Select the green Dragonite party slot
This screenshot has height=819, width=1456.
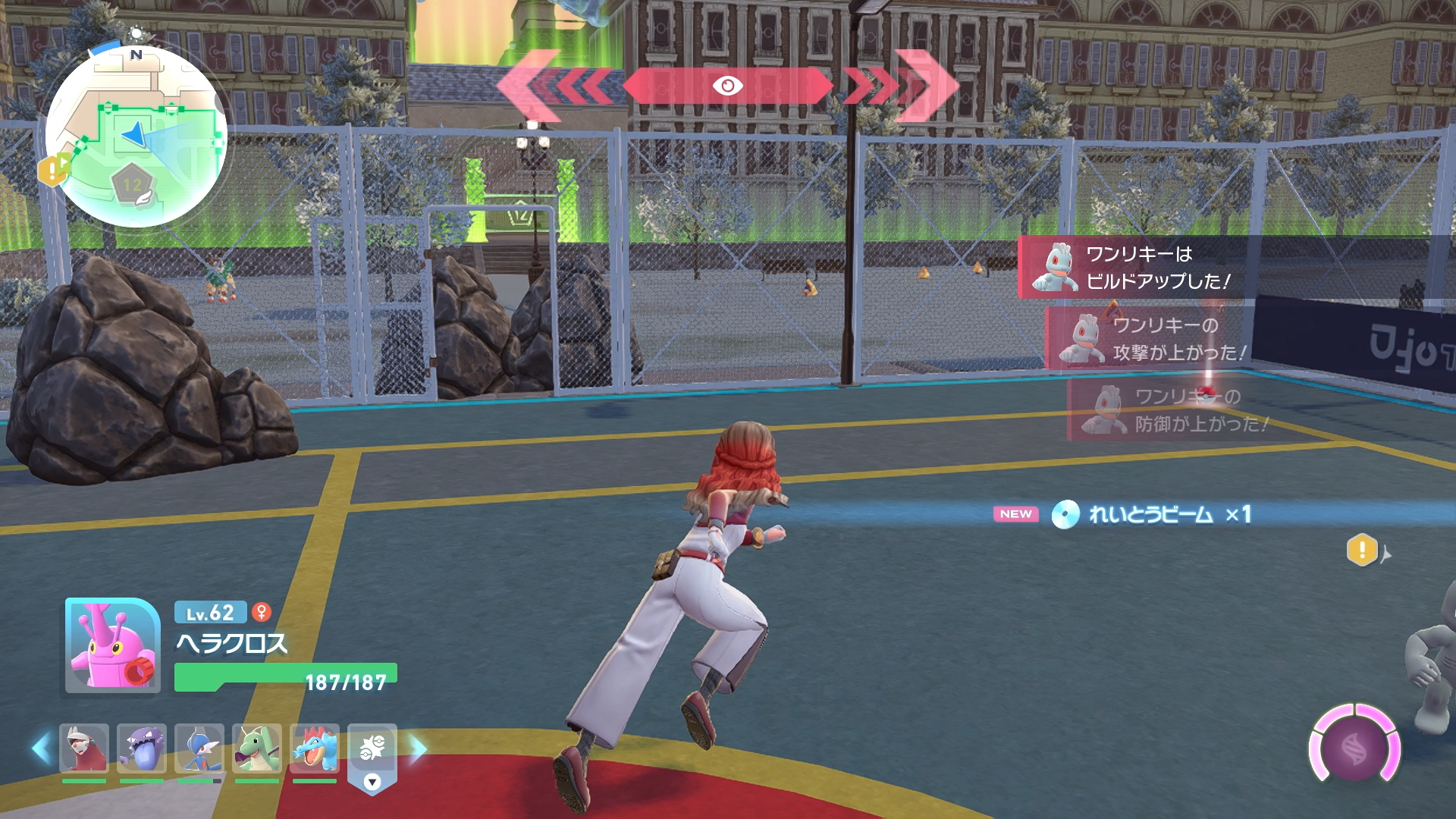pyautogui.click(x=257, y=748)
